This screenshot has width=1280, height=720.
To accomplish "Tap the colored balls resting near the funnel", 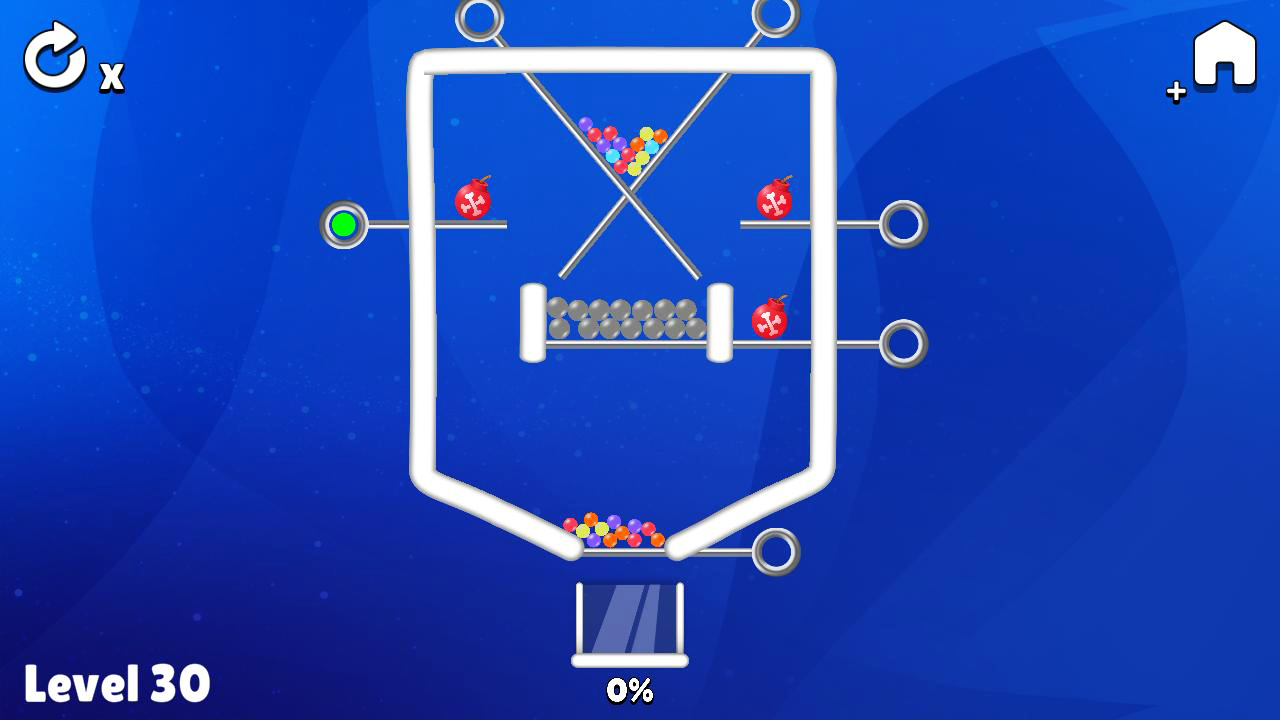I will 615,532.
